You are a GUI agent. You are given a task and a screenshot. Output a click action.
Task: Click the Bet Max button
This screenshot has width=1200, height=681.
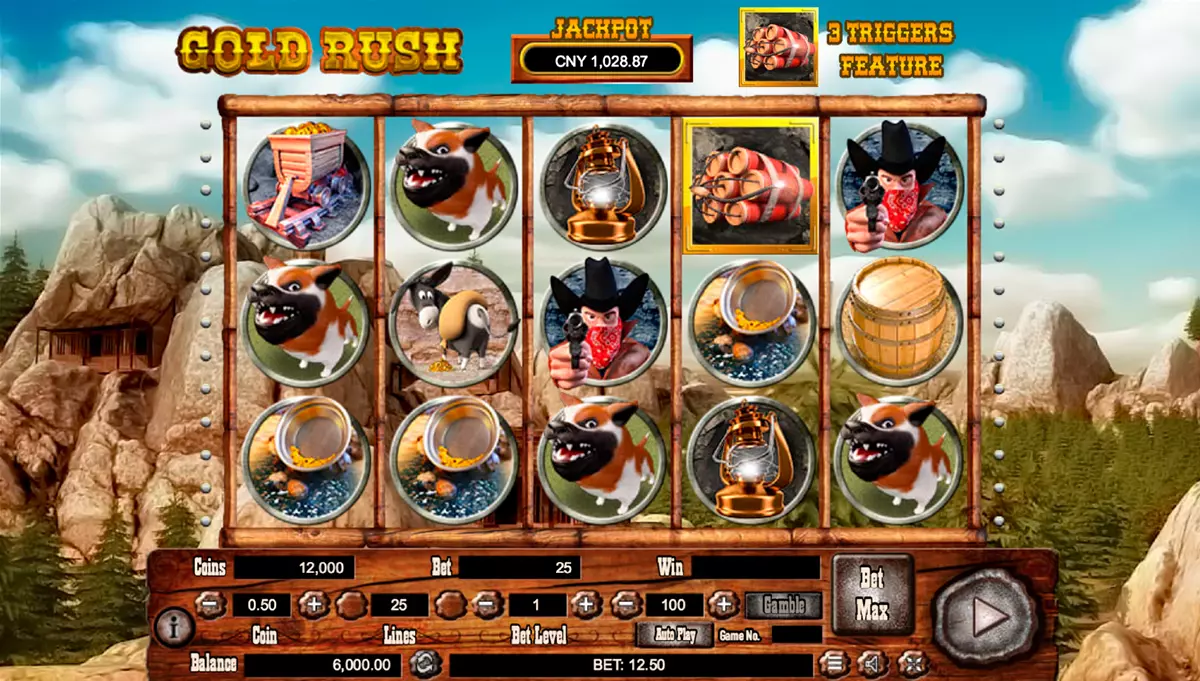[872, 595]
